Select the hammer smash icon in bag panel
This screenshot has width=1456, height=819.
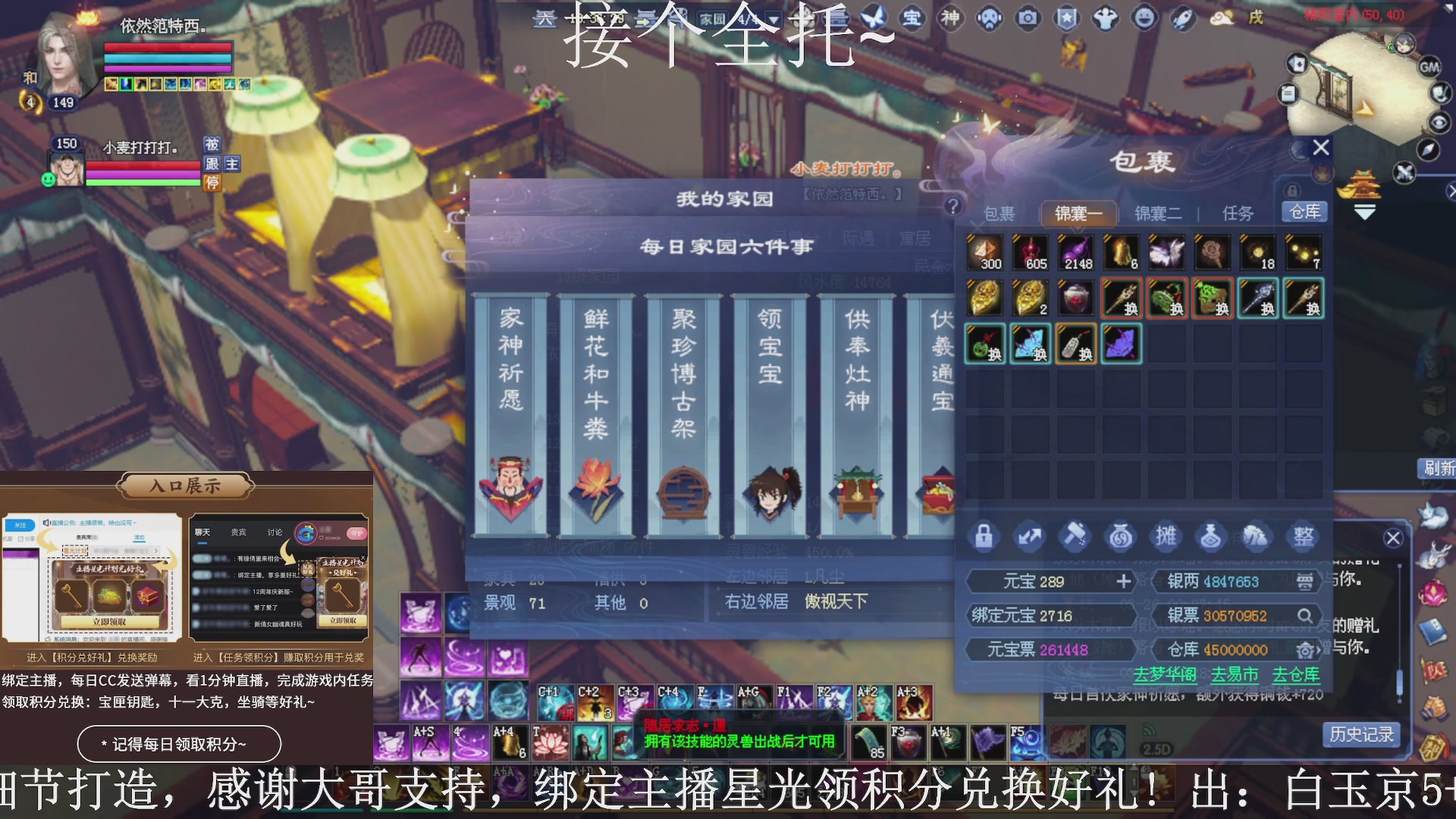[1075, 536]
